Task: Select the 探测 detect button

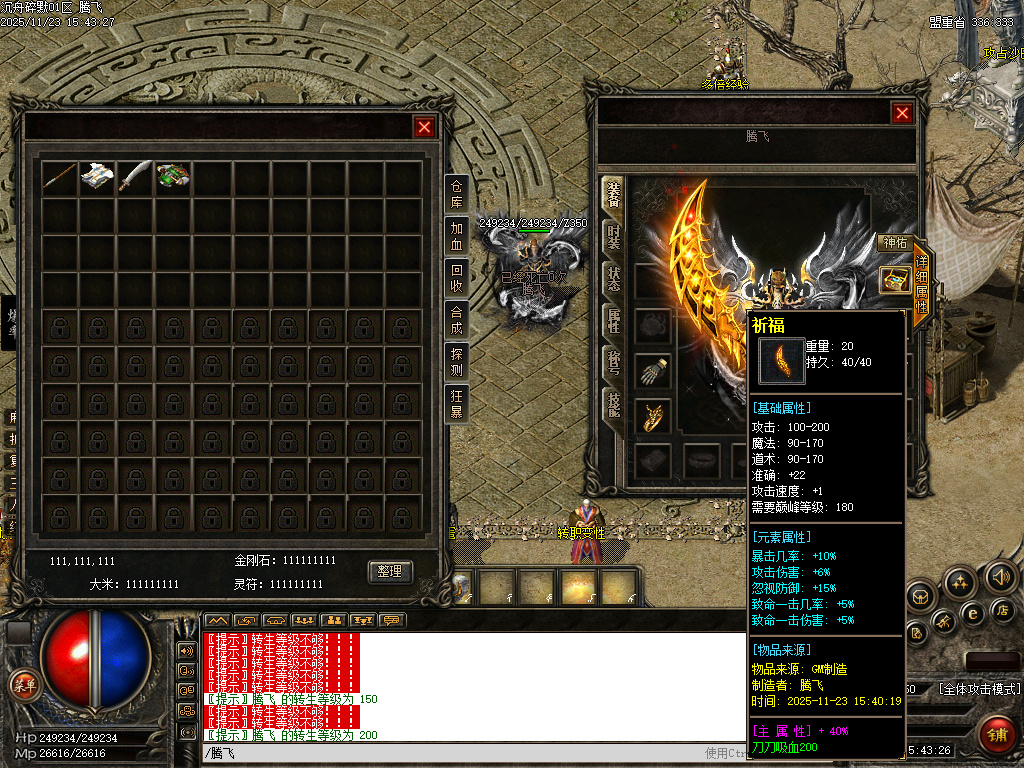Action: tap(456, 362)
